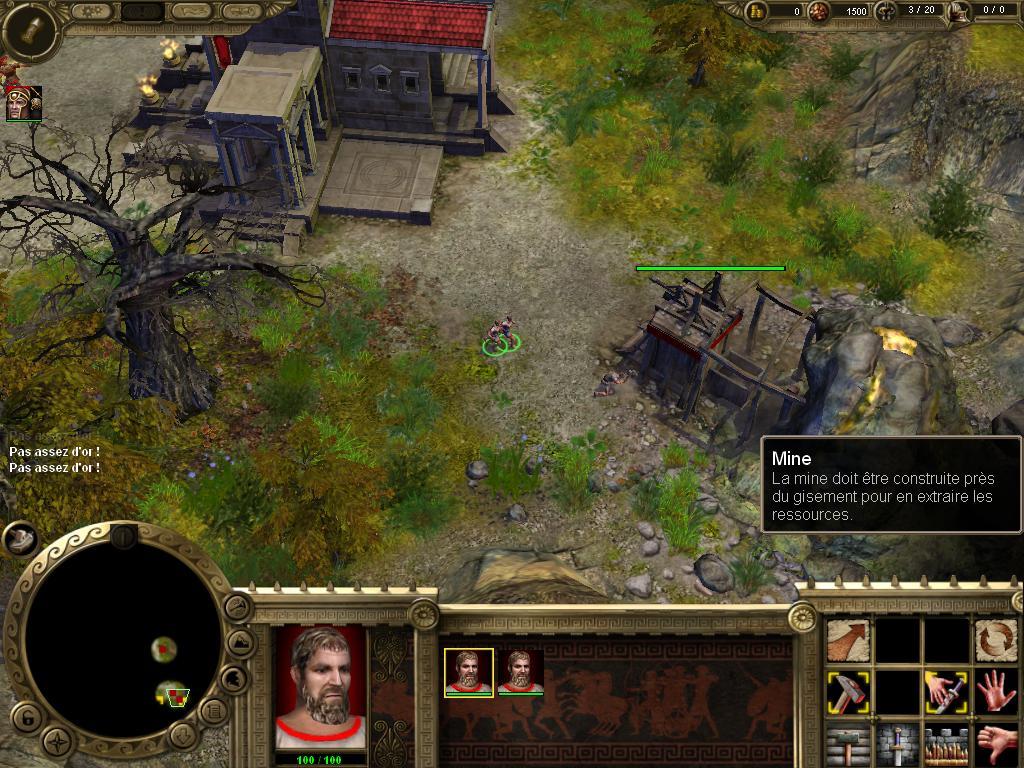Activate the circular arrows rotate command
Screen dimensions: 1024x768
(x=996, y=640)
